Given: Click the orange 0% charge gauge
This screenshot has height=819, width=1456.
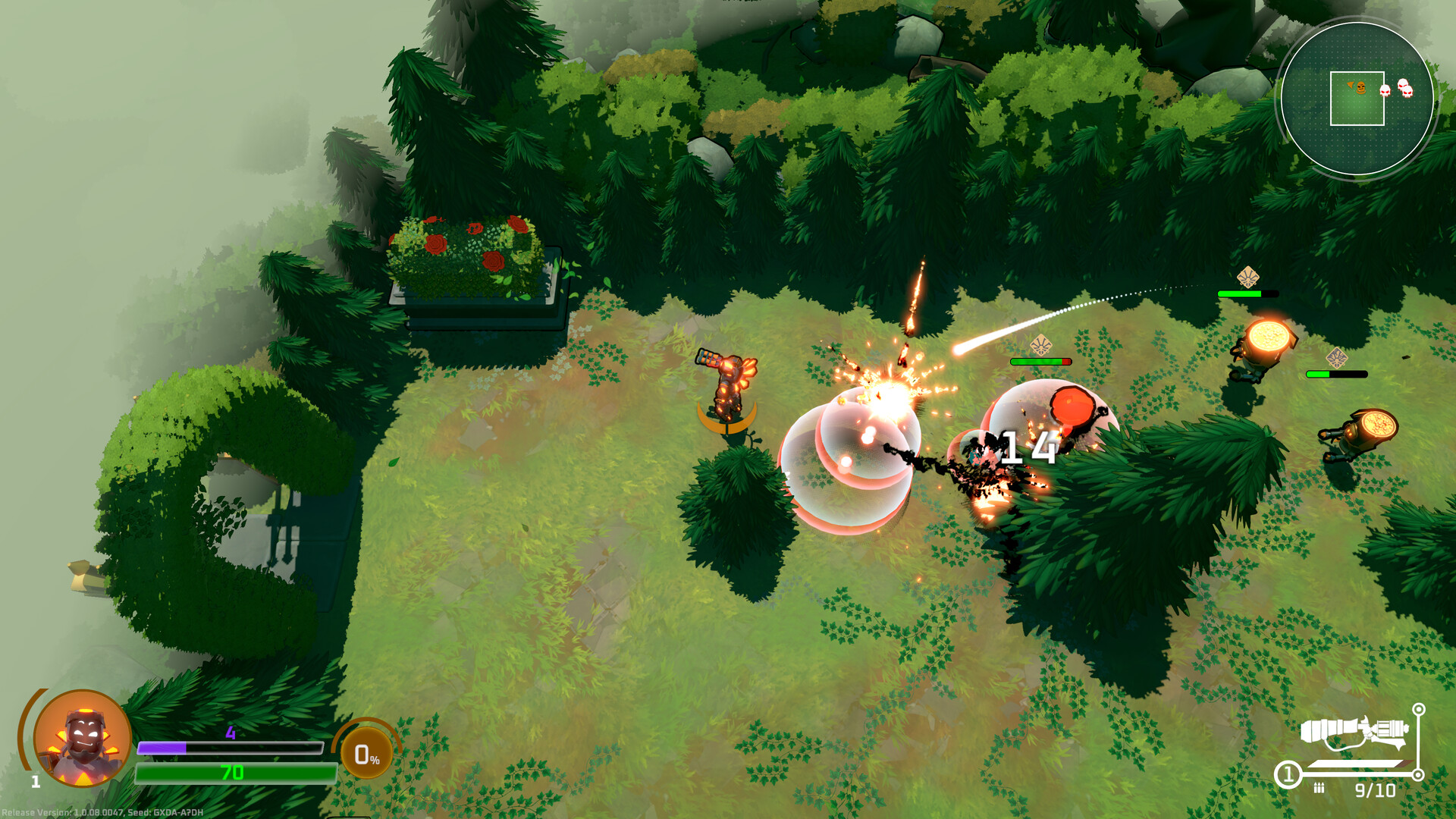Looking at the screenshot, I should point(366,754).
